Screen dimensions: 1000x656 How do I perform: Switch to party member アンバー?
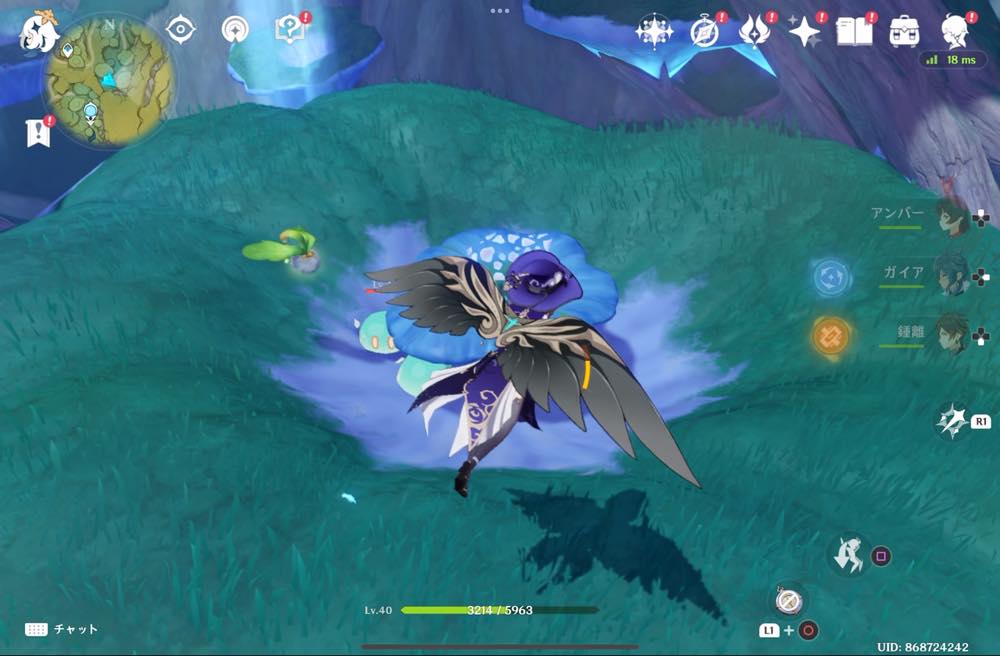click(x=950, y=217)
